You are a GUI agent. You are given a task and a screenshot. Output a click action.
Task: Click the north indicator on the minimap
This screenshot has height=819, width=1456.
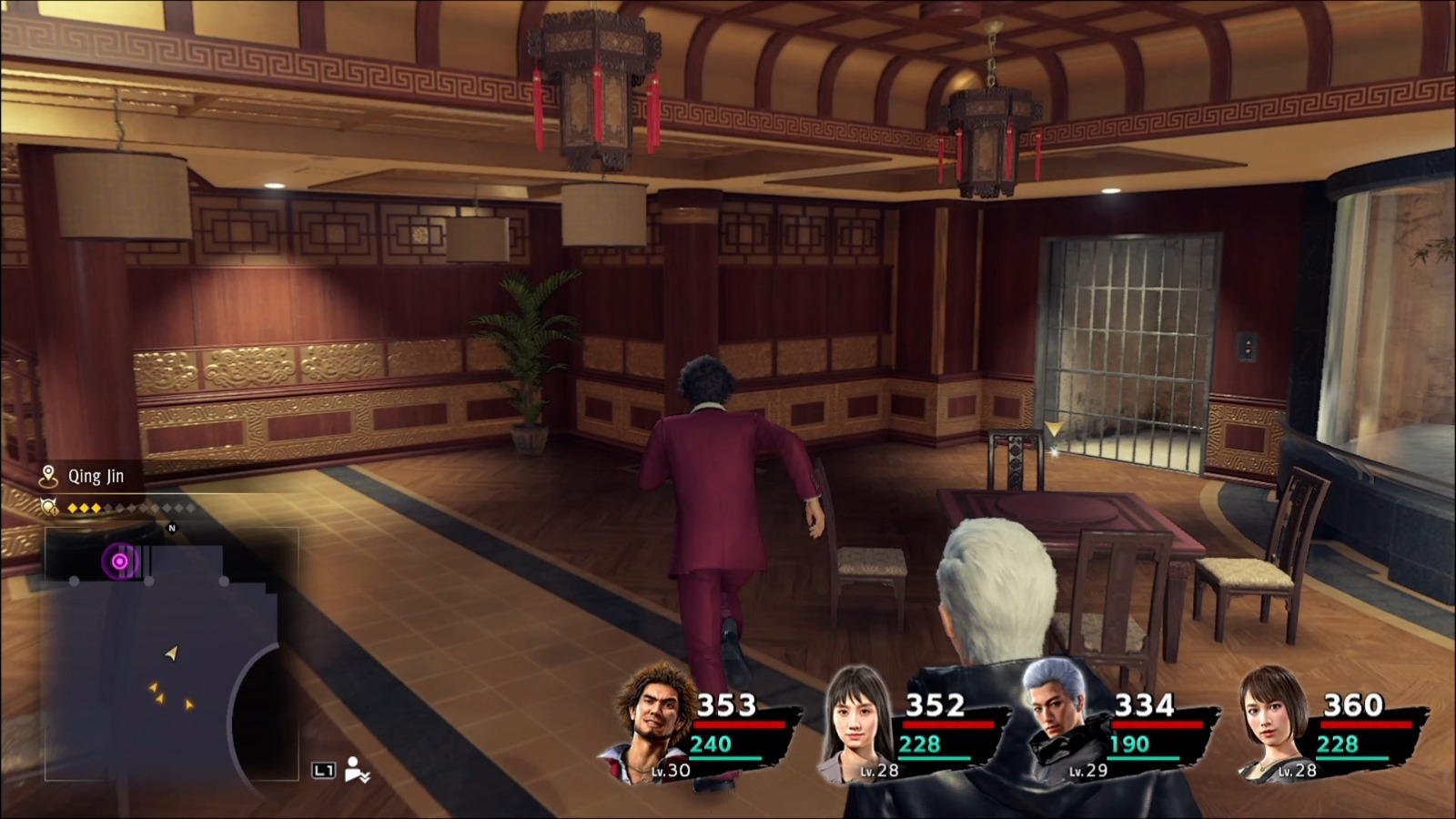[172, 527]
